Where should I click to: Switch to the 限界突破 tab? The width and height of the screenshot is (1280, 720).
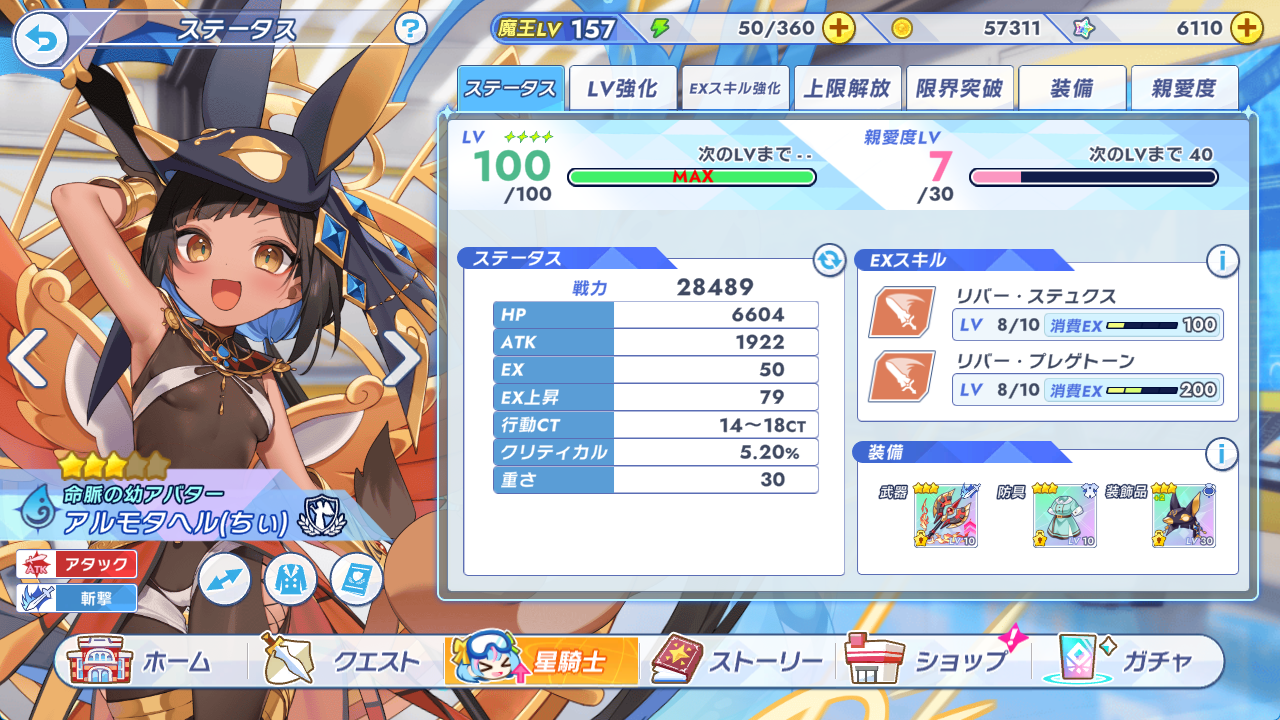pos(960,88)
